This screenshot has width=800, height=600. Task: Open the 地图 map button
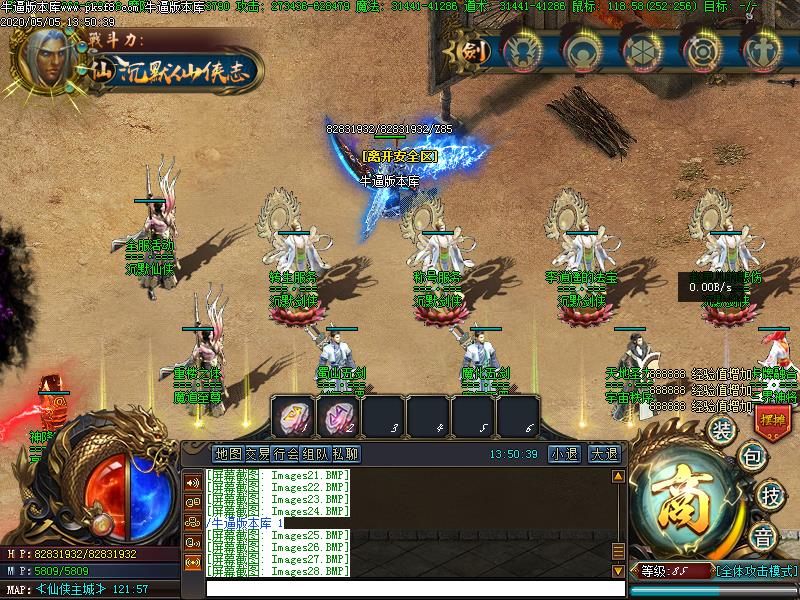[229, 454]
